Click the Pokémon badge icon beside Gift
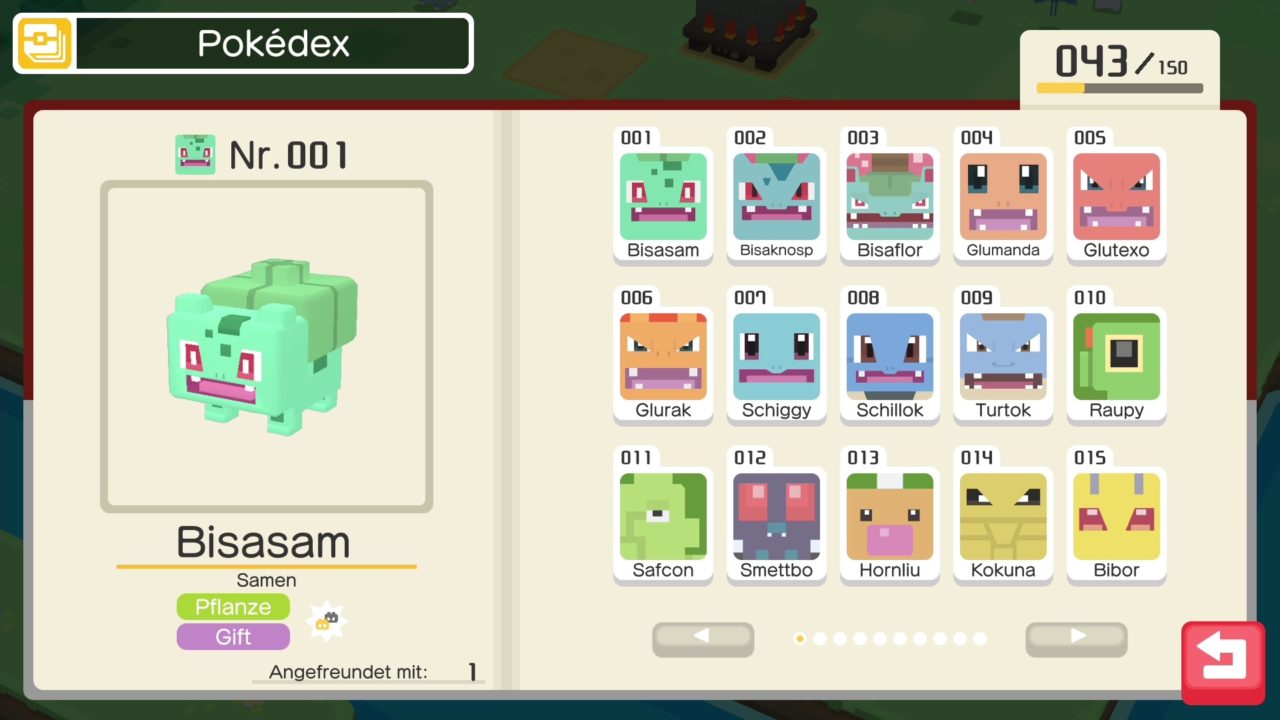The height and width of the screenshot is (720, 1280). (326, 622)
